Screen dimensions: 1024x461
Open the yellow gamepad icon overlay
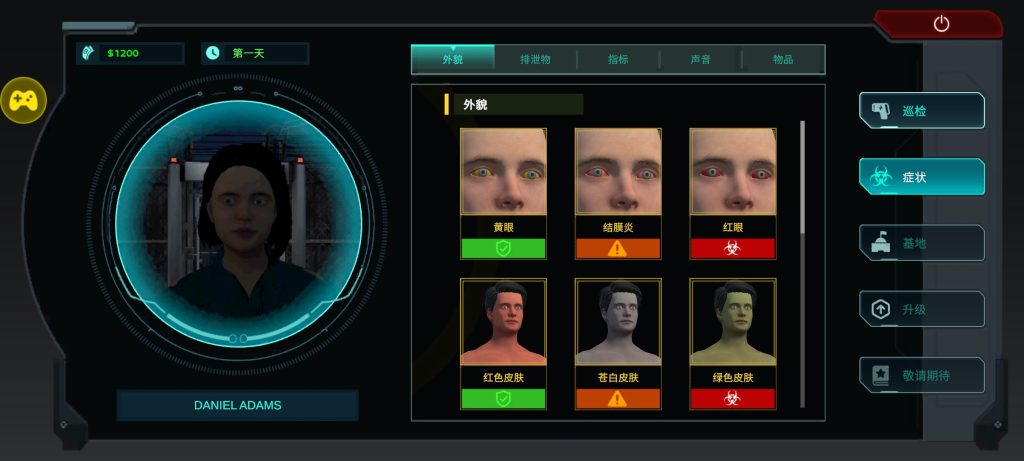pyautogui.click(x=23, y=100)
